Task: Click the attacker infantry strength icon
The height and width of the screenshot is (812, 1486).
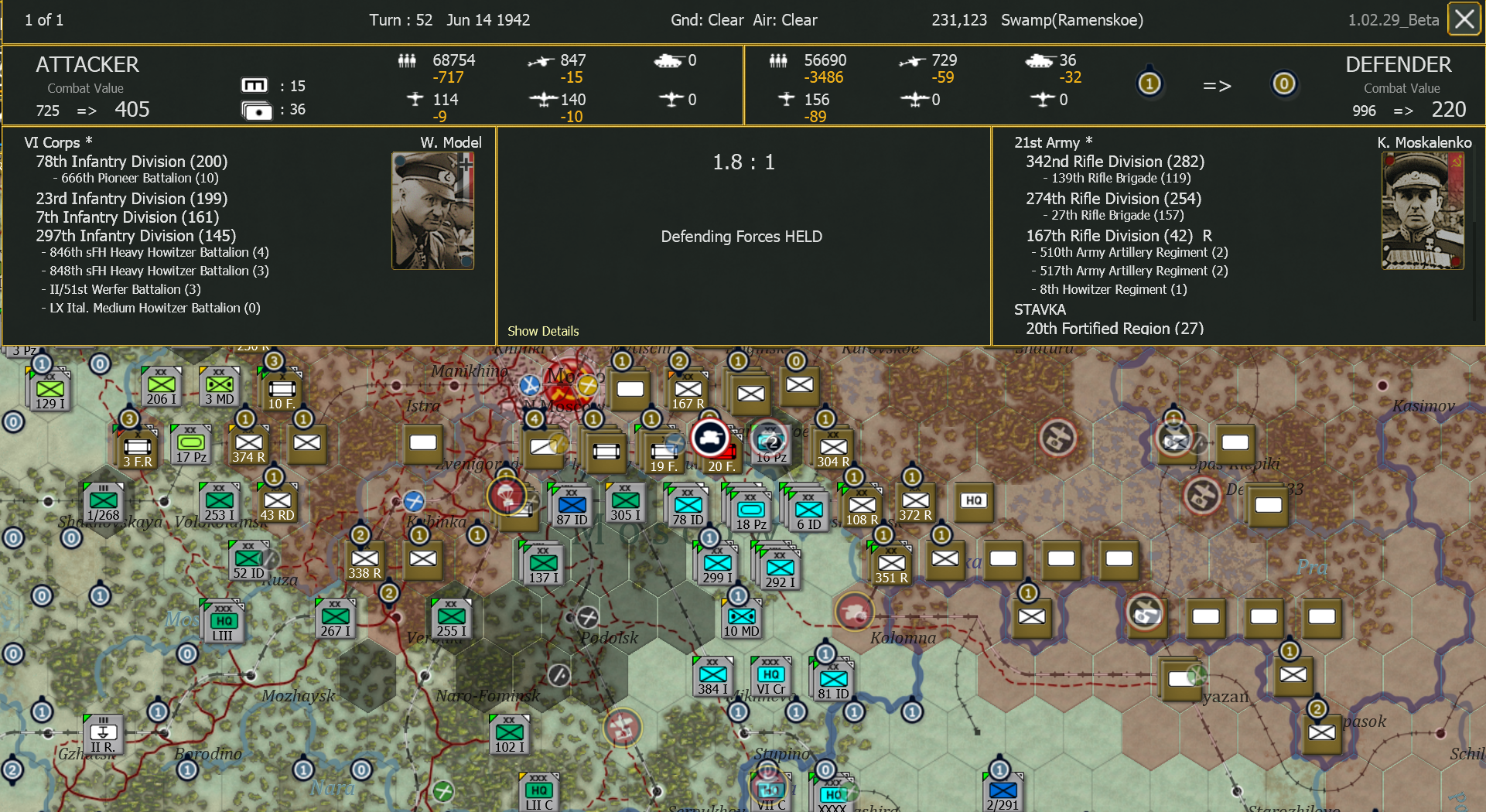Action: coord(406,60)
